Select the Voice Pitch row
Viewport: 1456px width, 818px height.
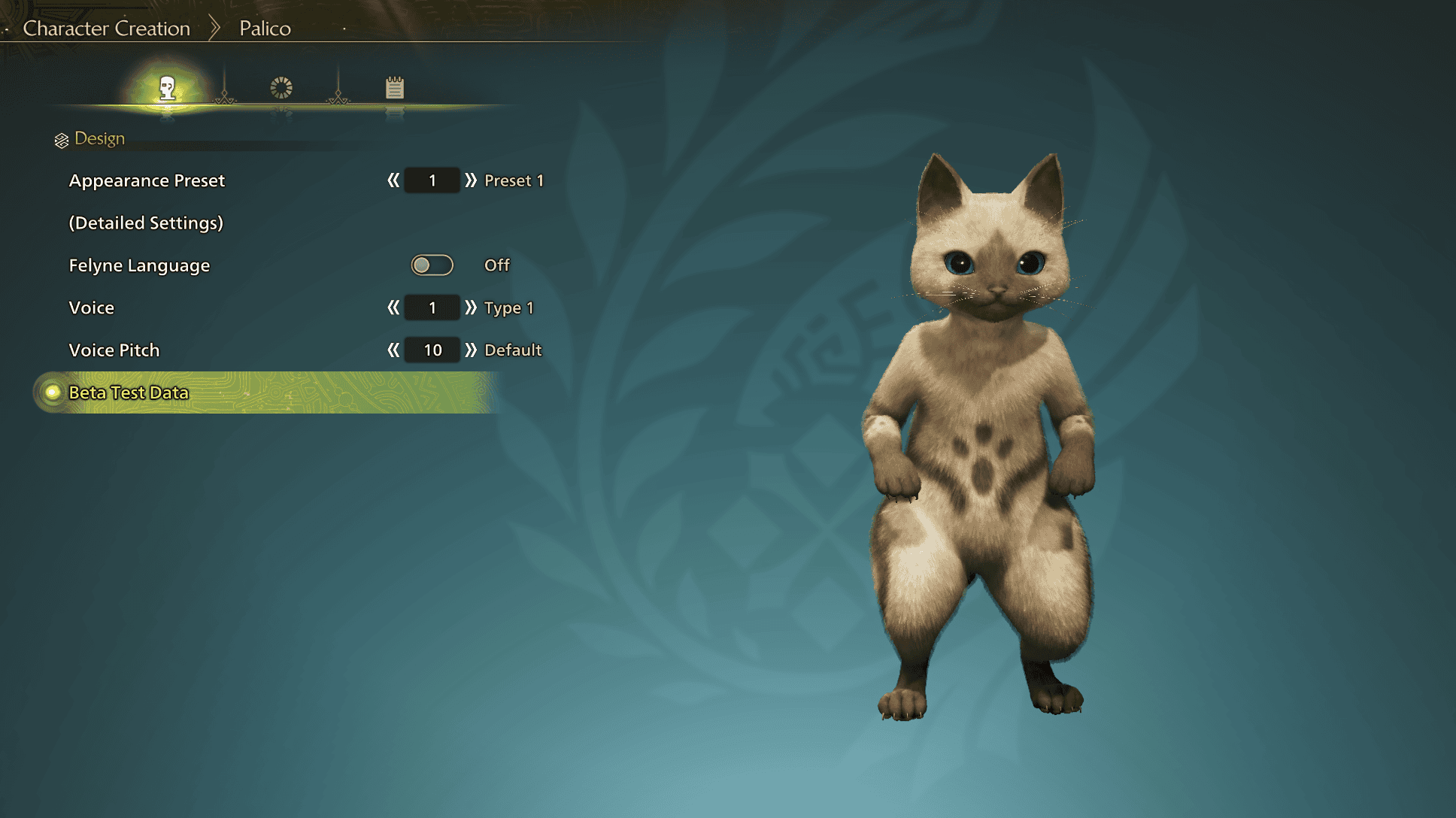pyautogui.click(x=114, y=350)
